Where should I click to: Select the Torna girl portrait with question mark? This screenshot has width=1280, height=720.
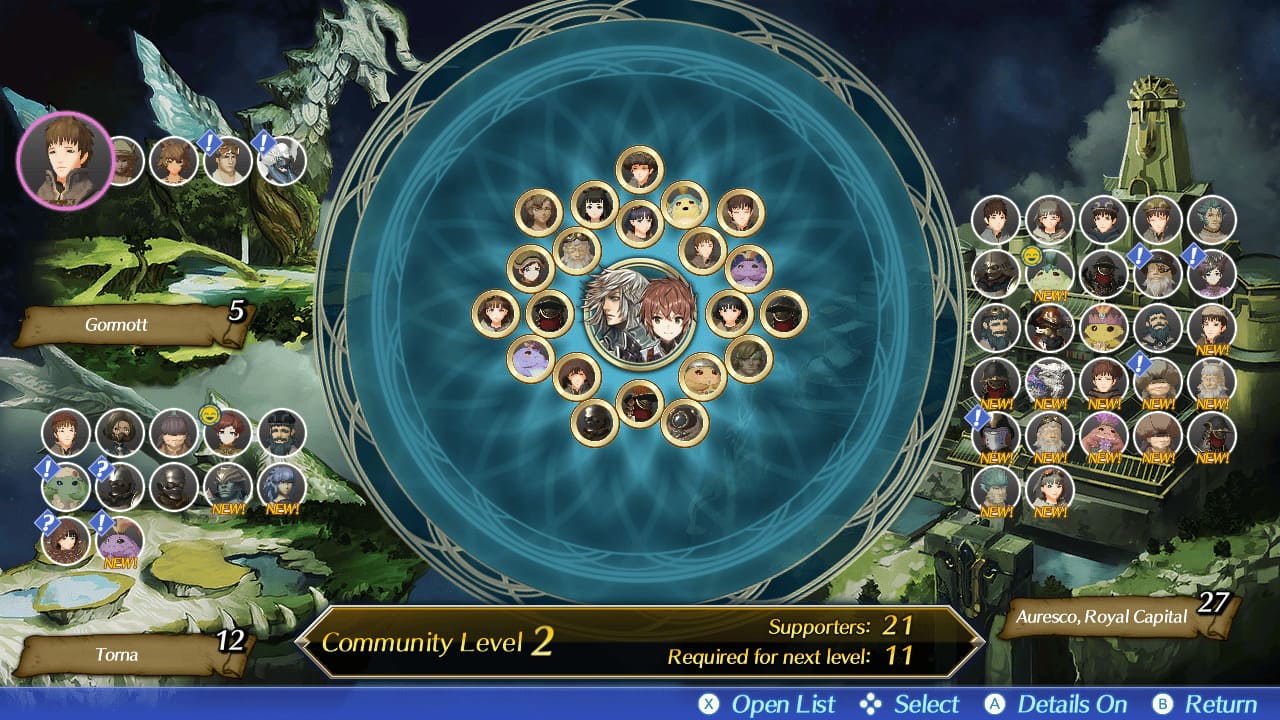(66, 541)
